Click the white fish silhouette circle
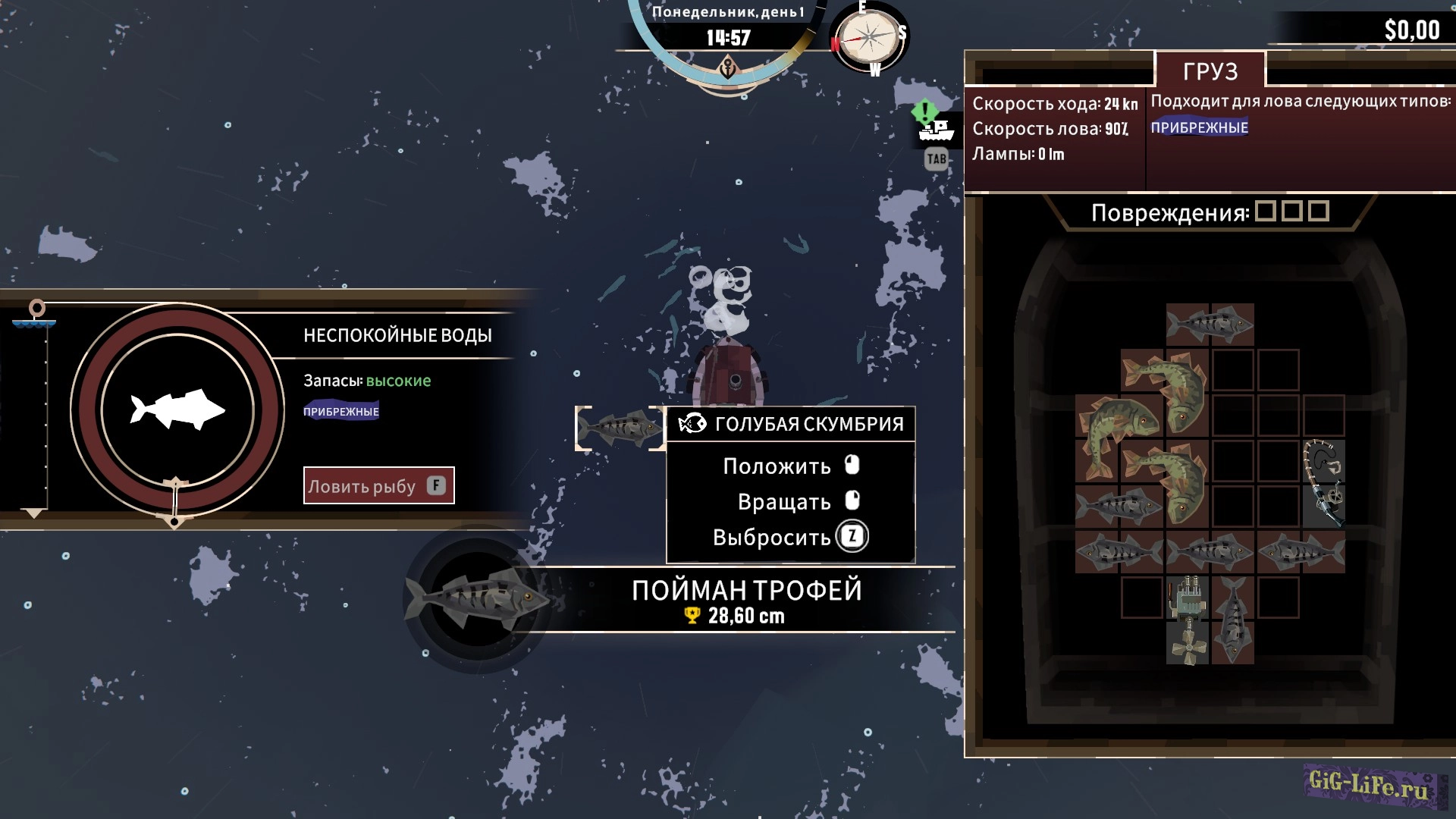The height and width of the screenshot is (819, 1456). 177,410
